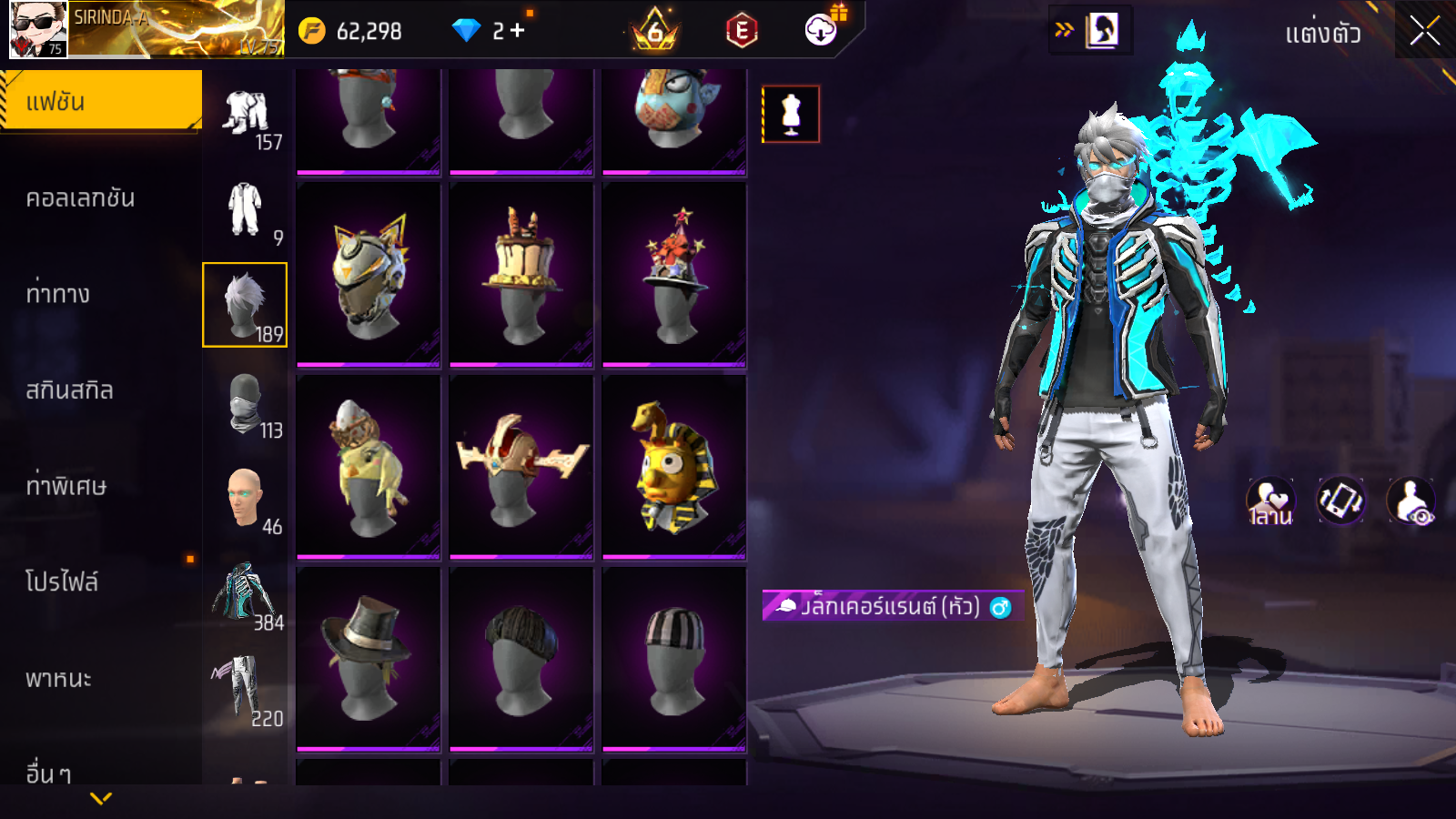Image resolution: width=1456 pixels, height=819 pixels.
Task: Open the jacket tops category with 384 items
Action: pyautogui.click(x=245, y=594)
